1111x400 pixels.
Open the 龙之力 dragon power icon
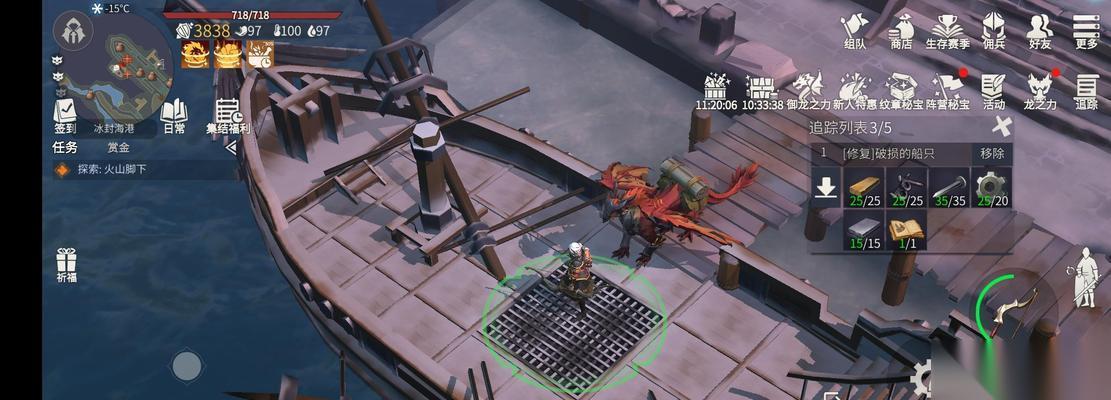(1040, 90)
